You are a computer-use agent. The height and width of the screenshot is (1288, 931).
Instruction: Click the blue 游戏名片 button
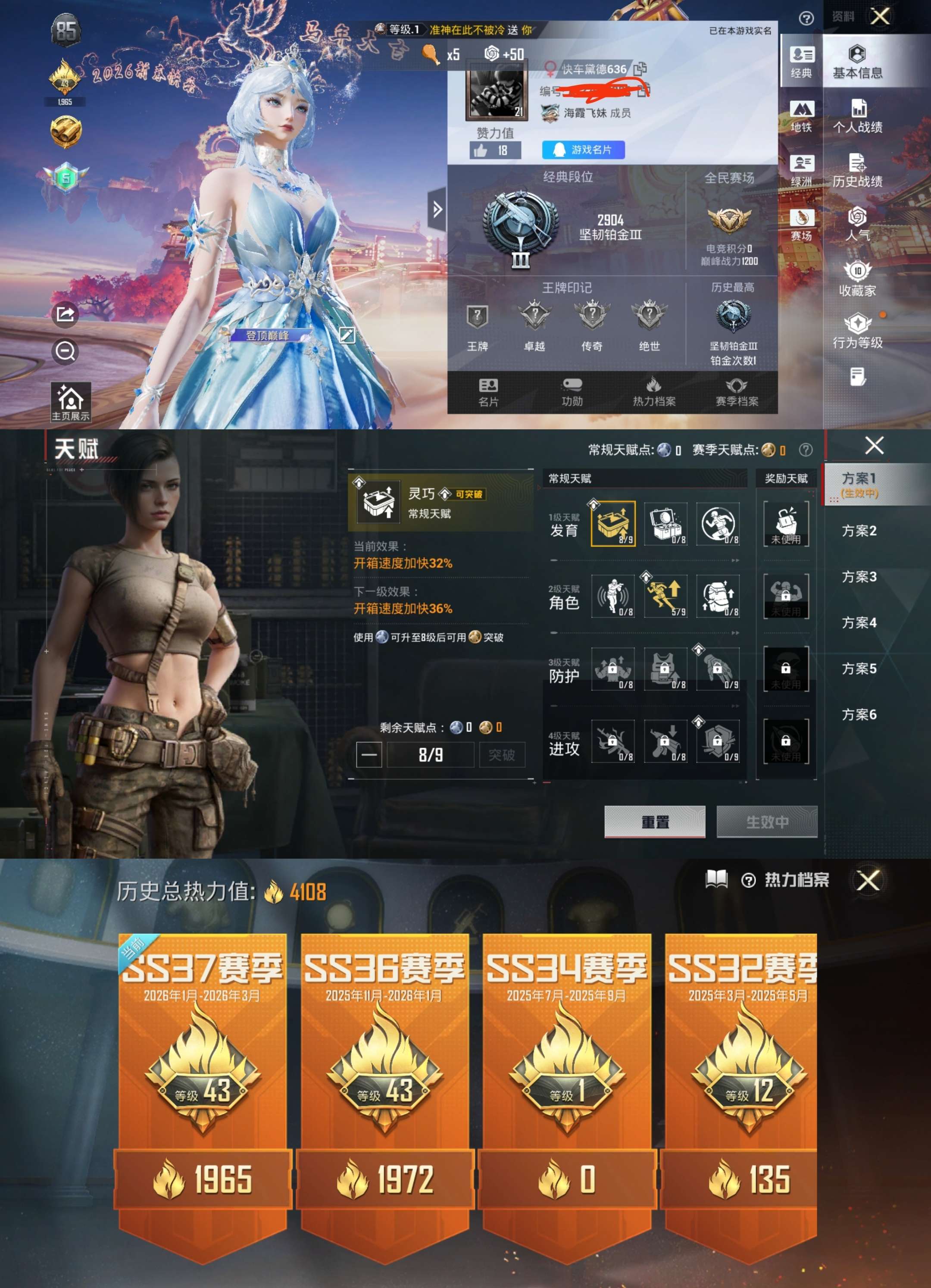pyautogui.click(x=583, y=150)
